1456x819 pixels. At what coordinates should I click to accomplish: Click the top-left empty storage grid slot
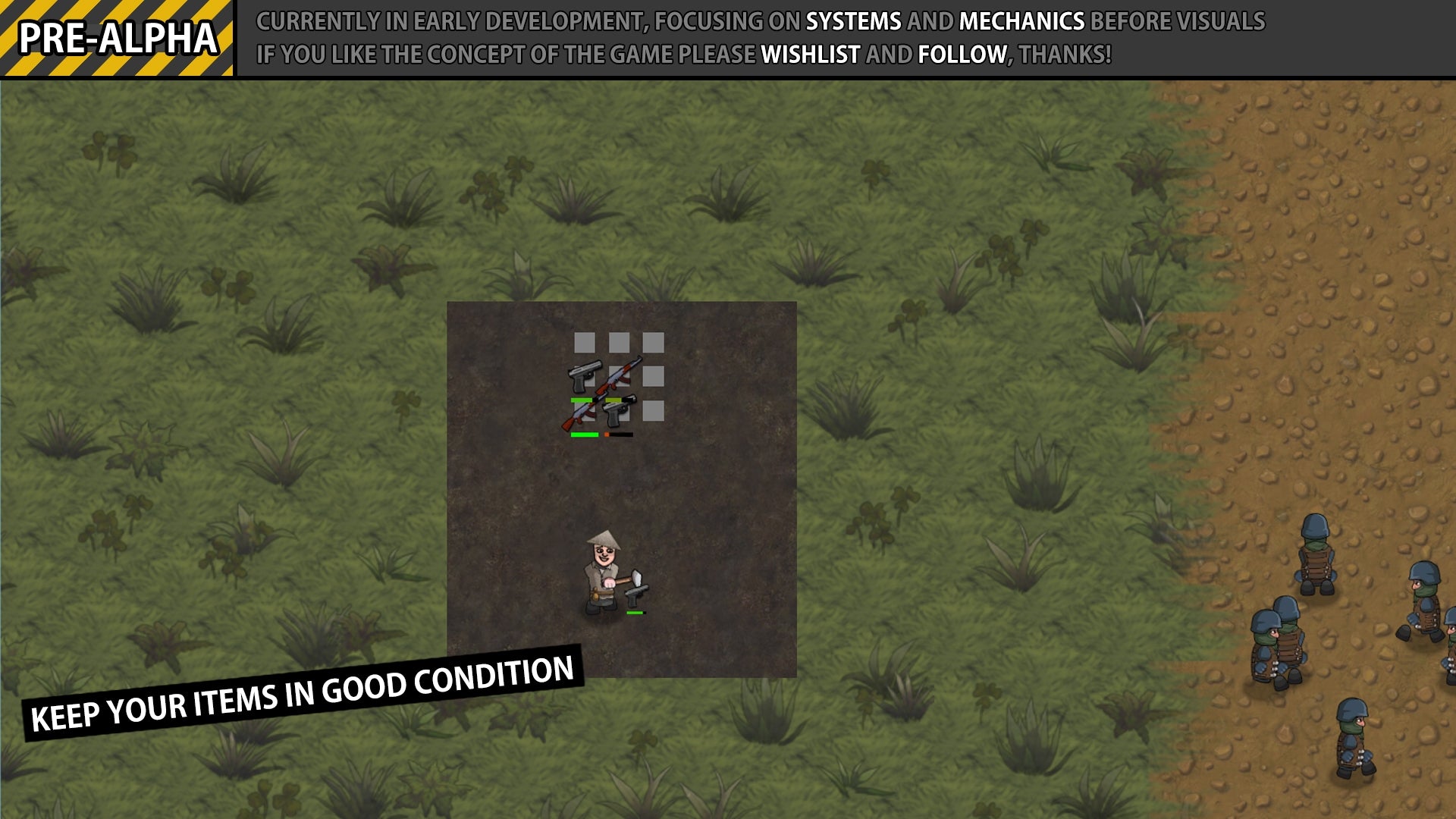586,343
